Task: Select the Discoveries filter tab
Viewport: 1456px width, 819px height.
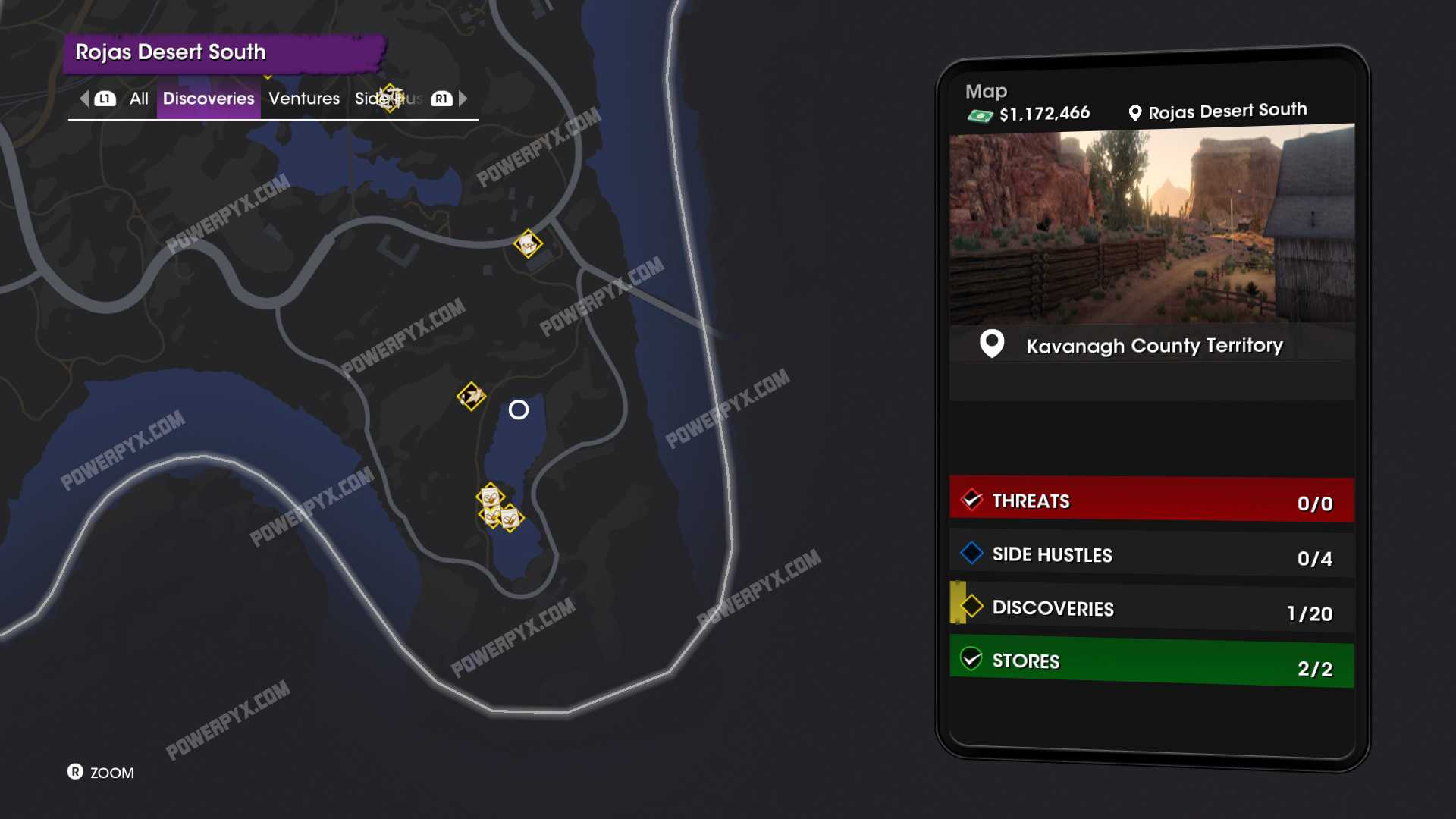Action: click(209, 99)
